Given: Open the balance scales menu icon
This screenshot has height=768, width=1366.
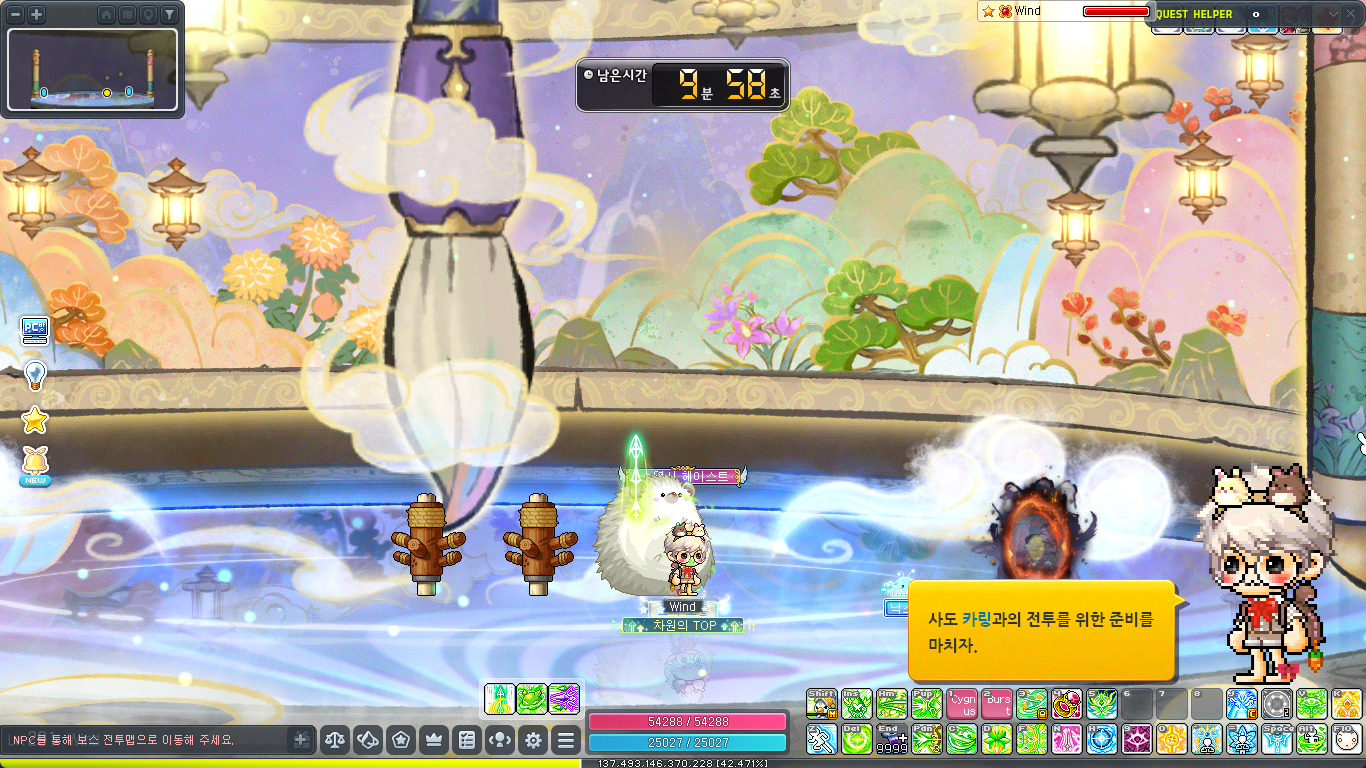Looking at the screenshot, I should coord(335,741).
